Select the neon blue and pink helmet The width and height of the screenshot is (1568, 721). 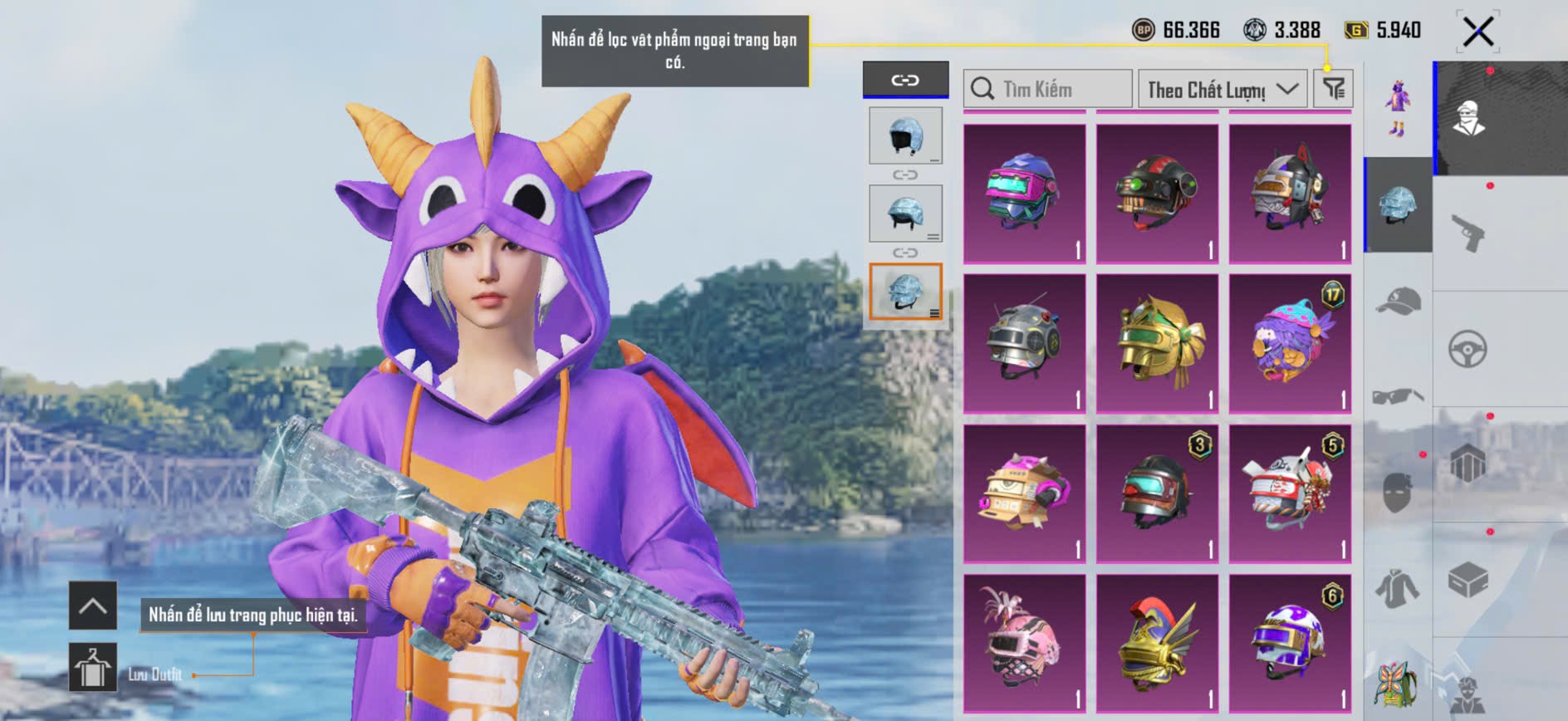click(1024, 194)
